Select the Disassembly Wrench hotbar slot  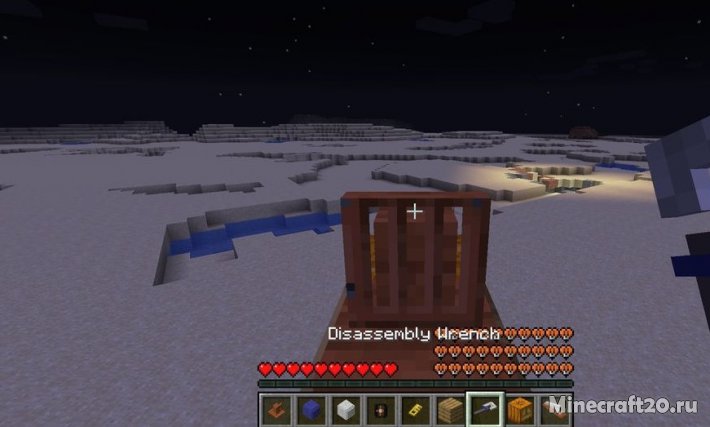pos(483,408)
